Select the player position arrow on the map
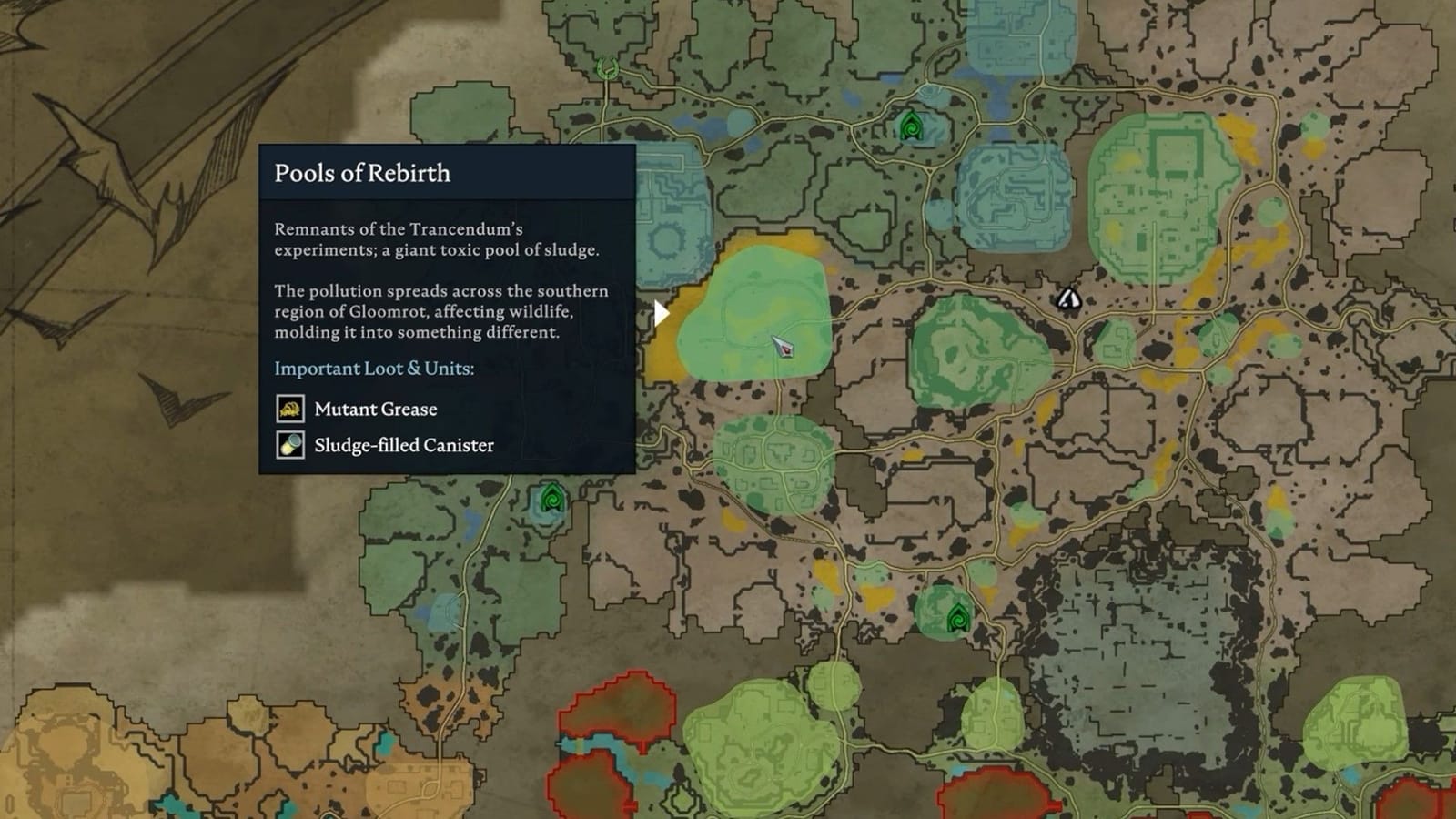This screenshot has height=819, width=1456. click(x=784, y=346)
